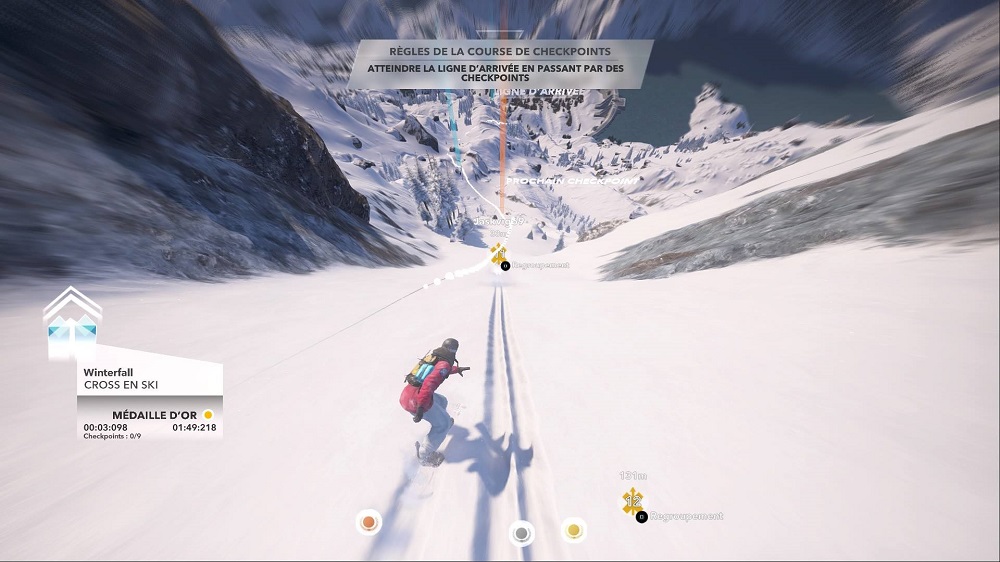1000x562 pixels.
Task: Click the silver medal ghost marker
Action: 520,534
